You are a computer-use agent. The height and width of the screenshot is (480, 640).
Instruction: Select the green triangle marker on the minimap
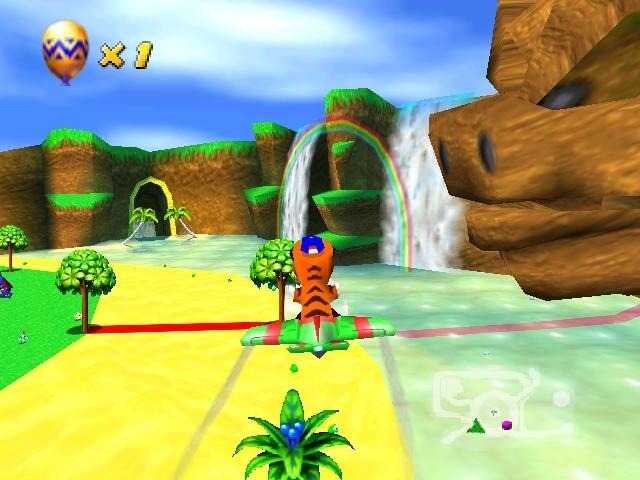click(477, 427)
